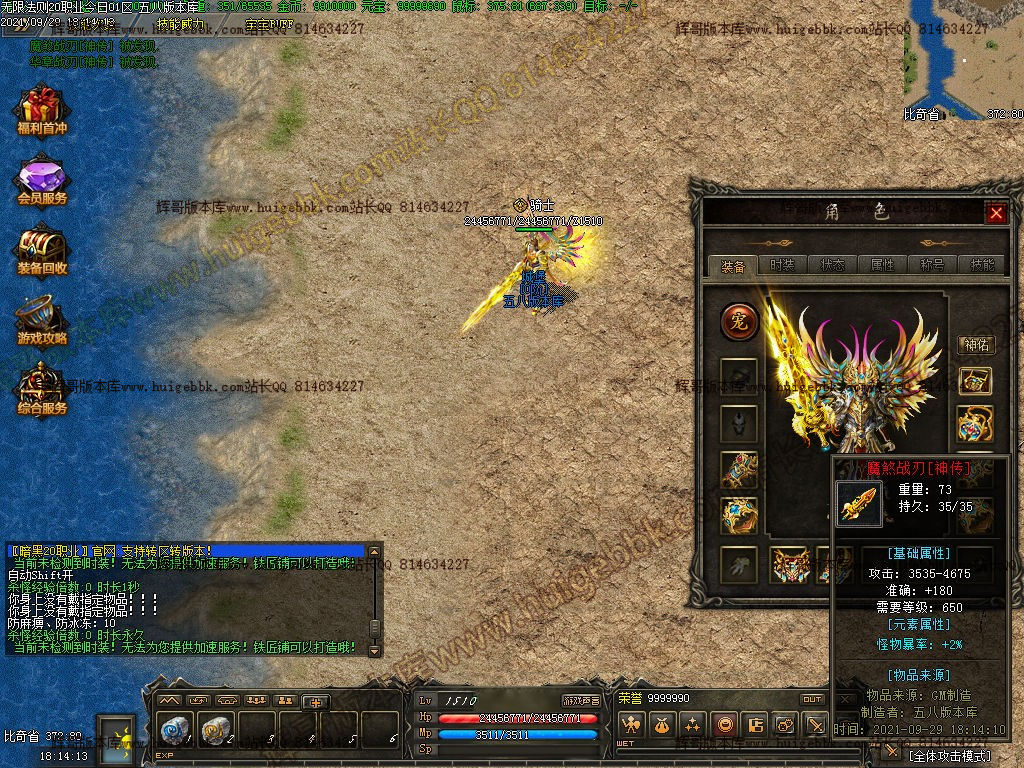Show the 称号 tab

[932, 266]
